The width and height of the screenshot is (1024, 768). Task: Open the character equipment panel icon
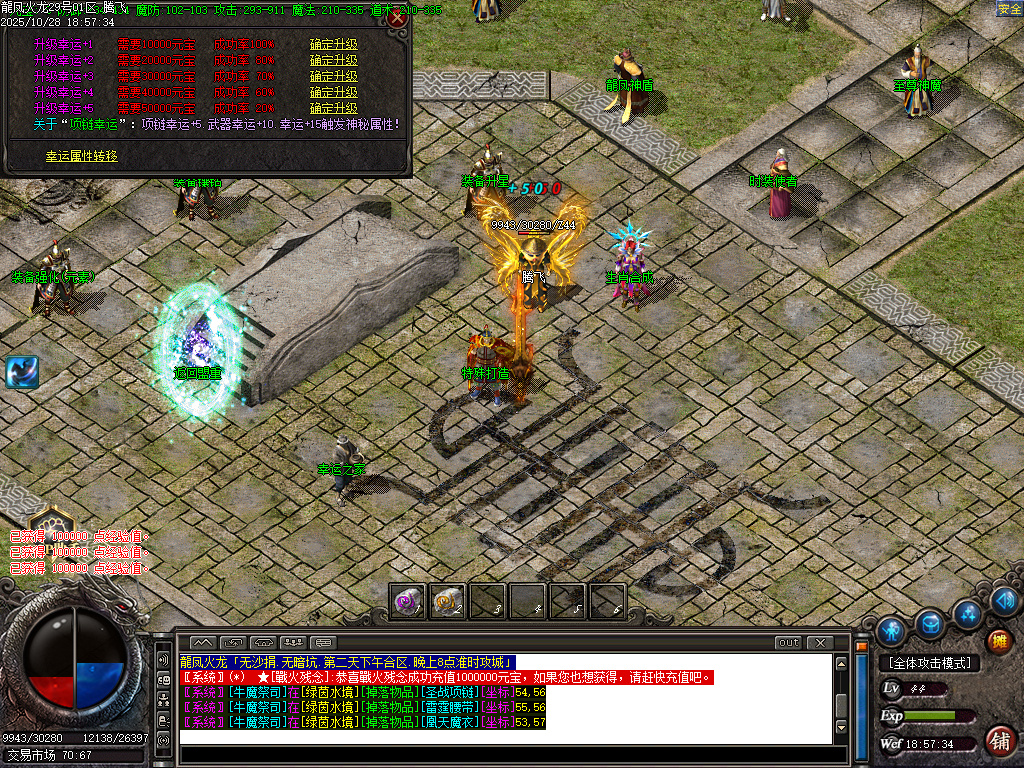tap(891, 631)
